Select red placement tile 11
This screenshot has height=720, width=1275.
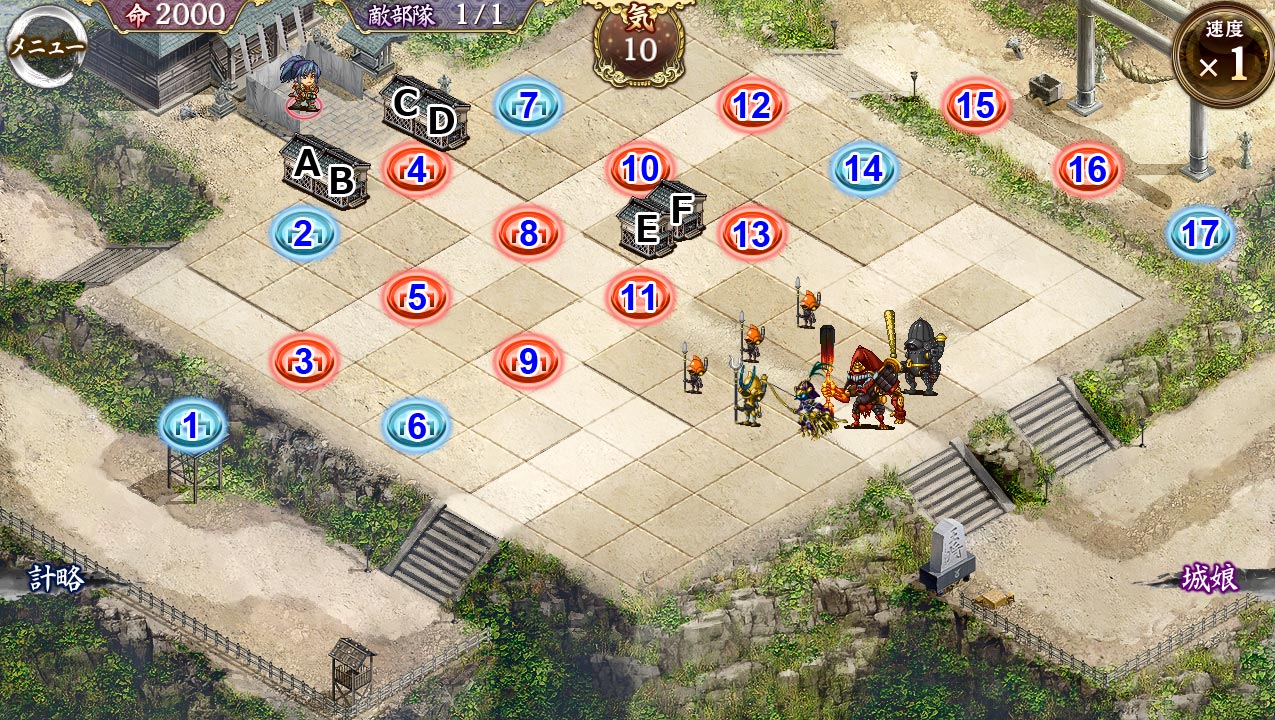(640, 297)
